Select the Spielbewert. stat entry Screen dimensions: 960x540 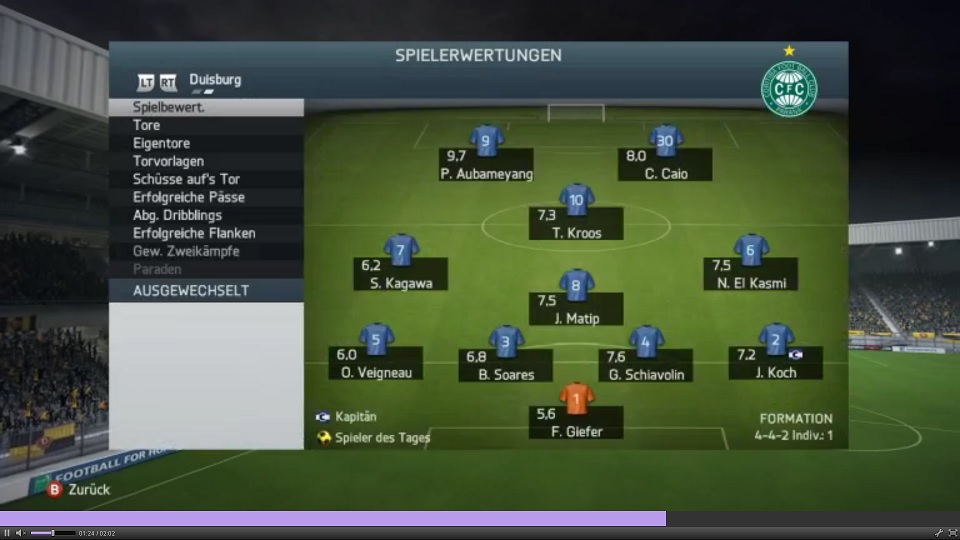point(168,107)
